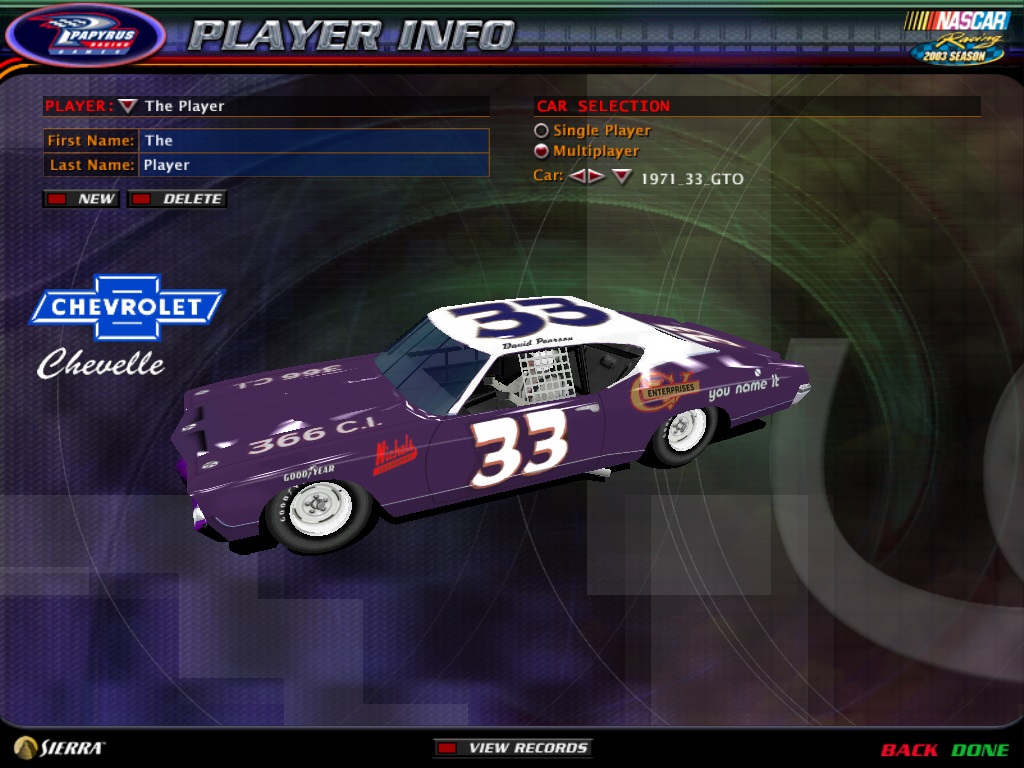Select the Single Player car option
This screenshot has height=768, width=1024.
coord(541,130)
